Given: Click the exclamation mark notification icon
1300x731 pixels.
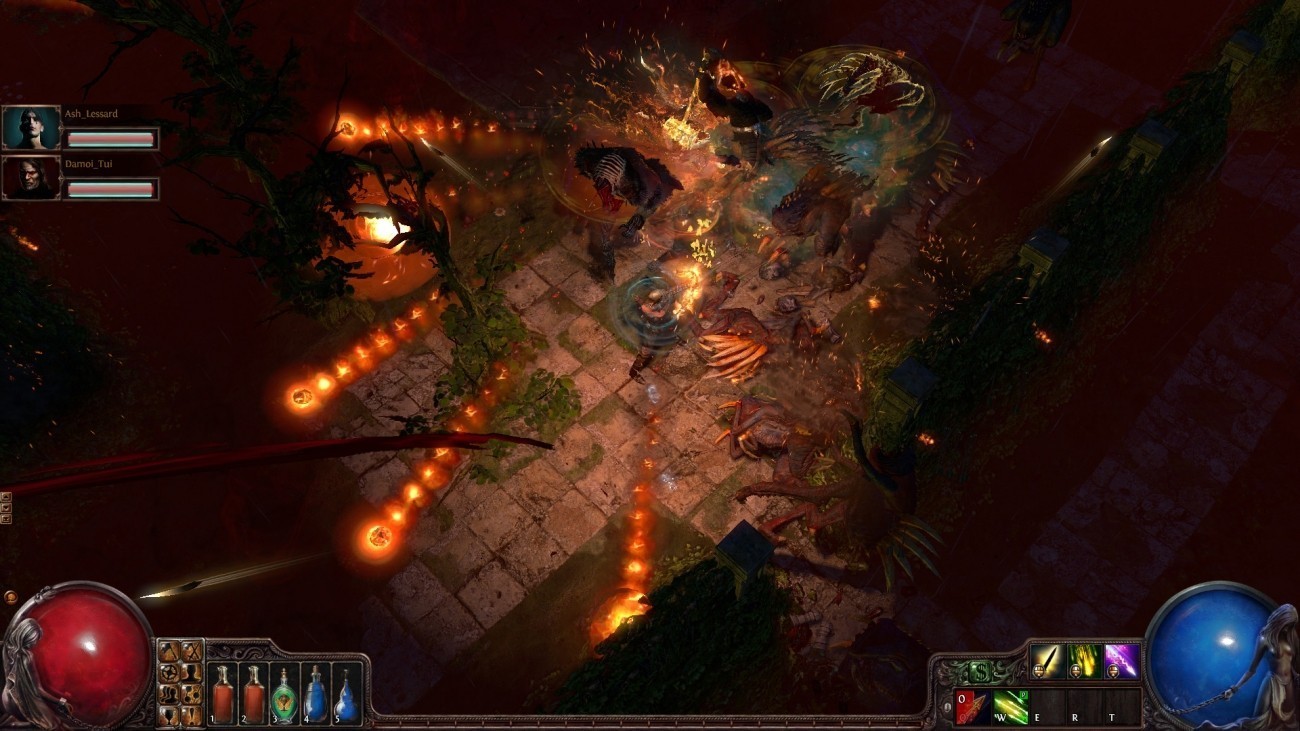Looking at the screenshot, I should [x=192, y=714].
